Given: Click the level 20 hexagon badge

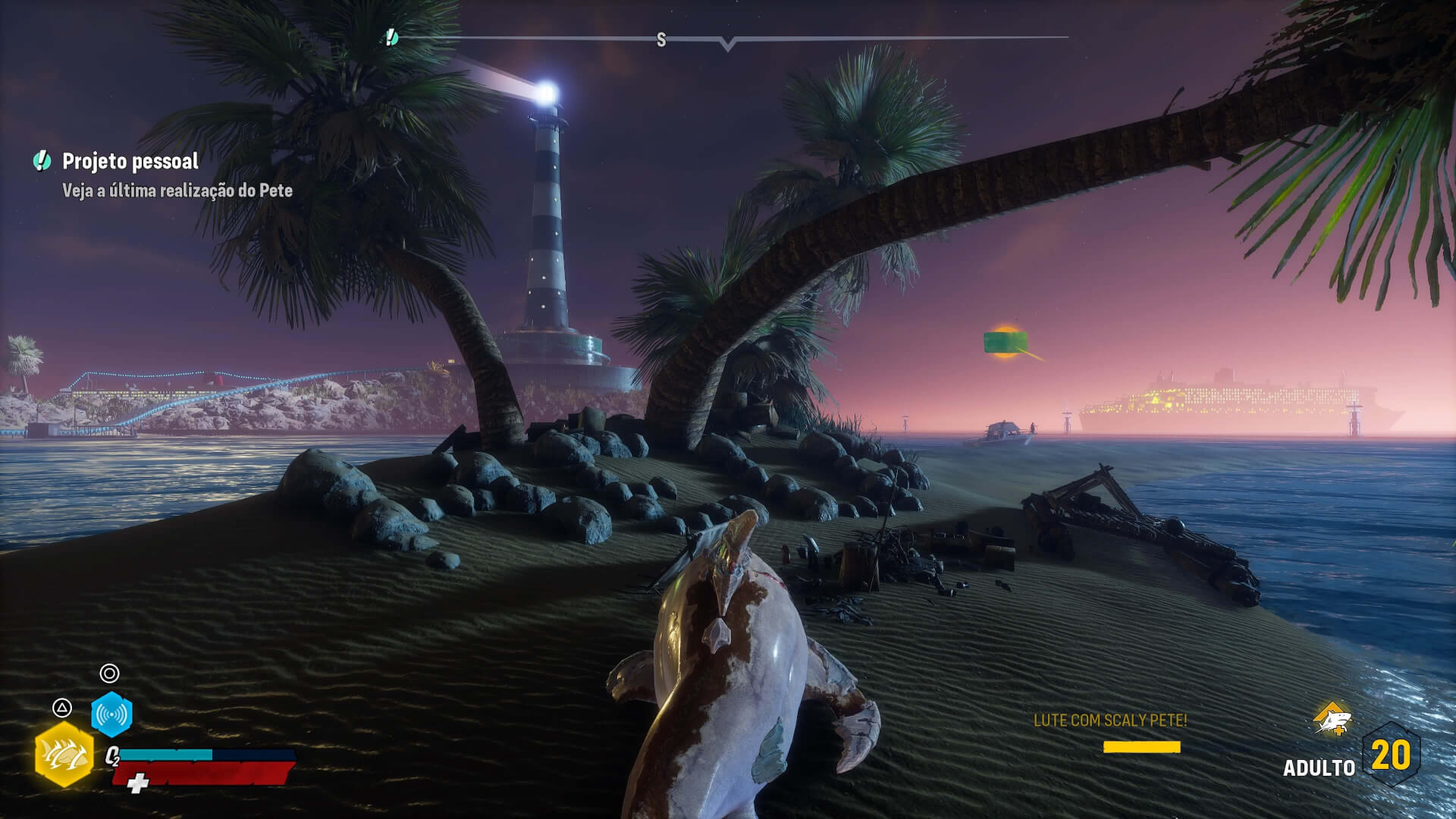Looking at the screenshot, I should pyautogui.click(x=1391, y=755).
